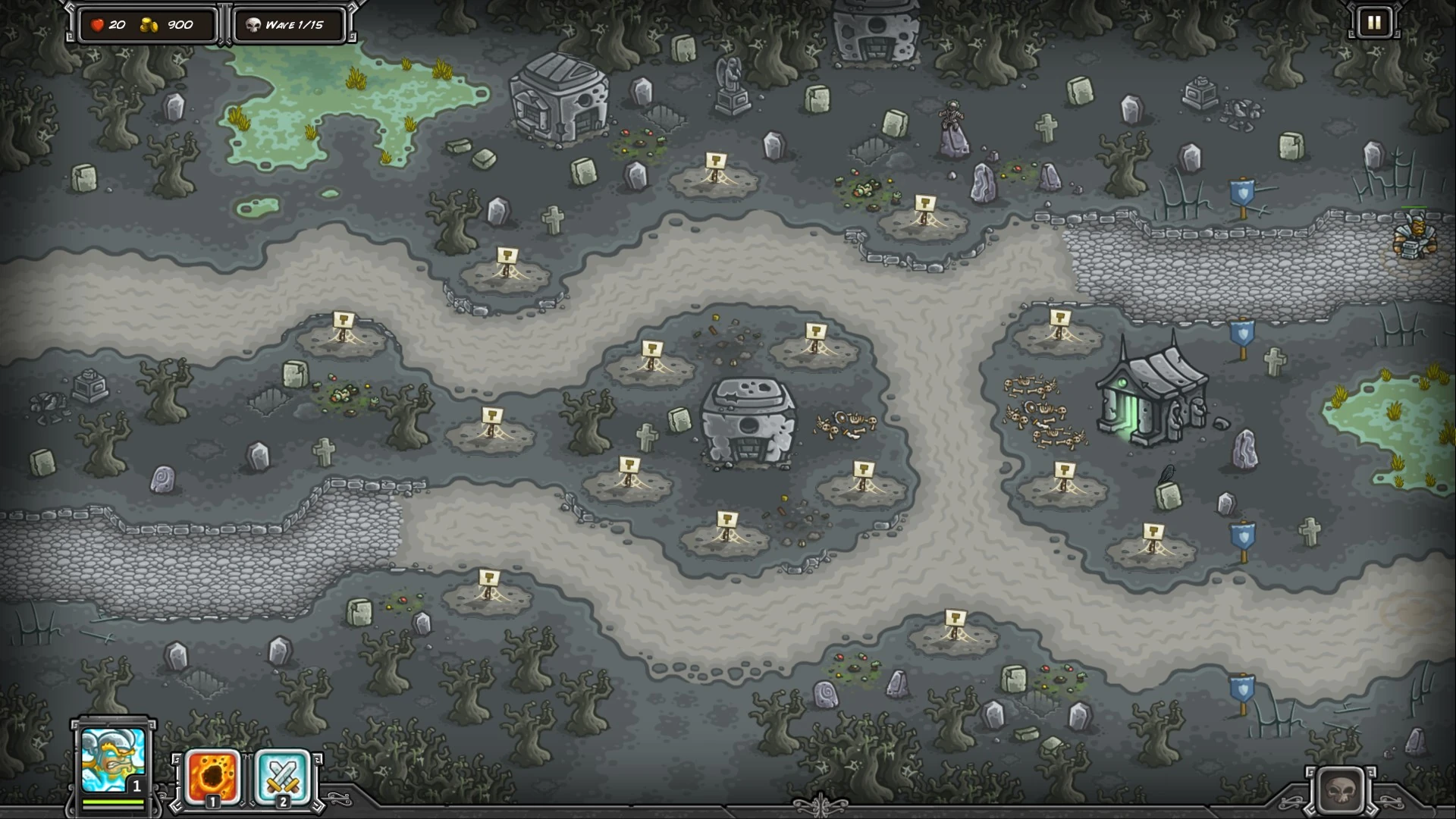
Task: Click the heart icon showing lives
Action: 96,25
